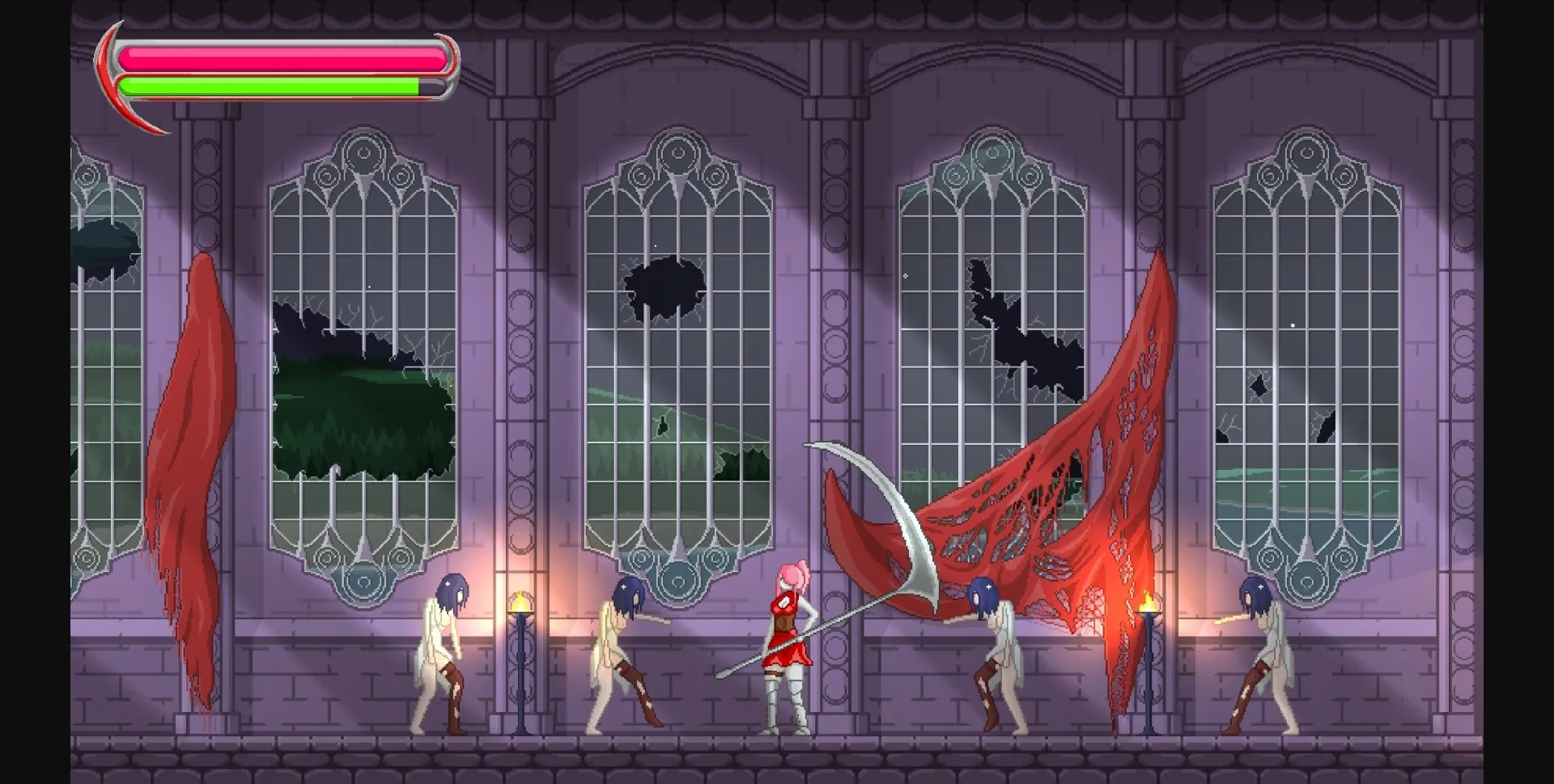This screenshot has height=784, width=1554.
Task: Select the zombie lunging at the heroine's left
Action: click(x=631, y=647)
